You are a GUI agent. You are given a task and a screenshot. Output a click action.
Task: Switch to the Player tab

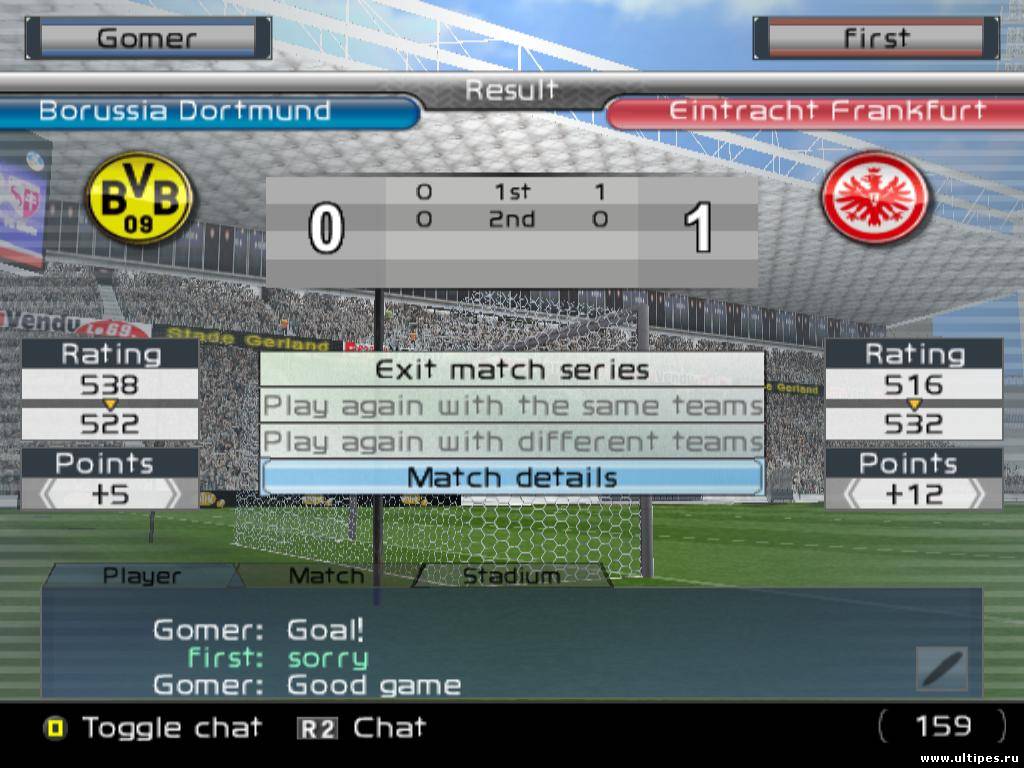(x=142, y=576)
